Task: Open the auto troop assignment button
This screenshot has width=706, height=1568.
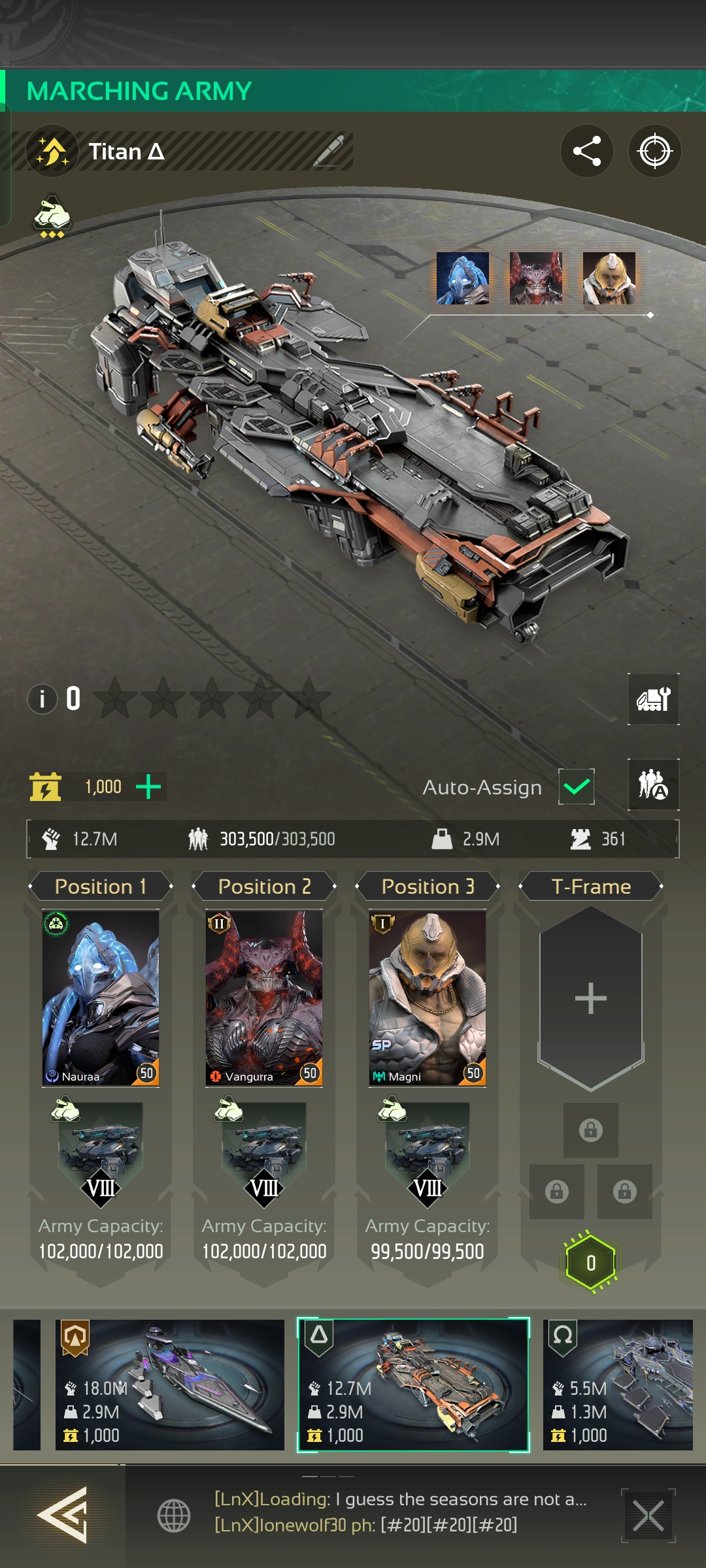Action: pyautogui.click(x=653, y=785)
